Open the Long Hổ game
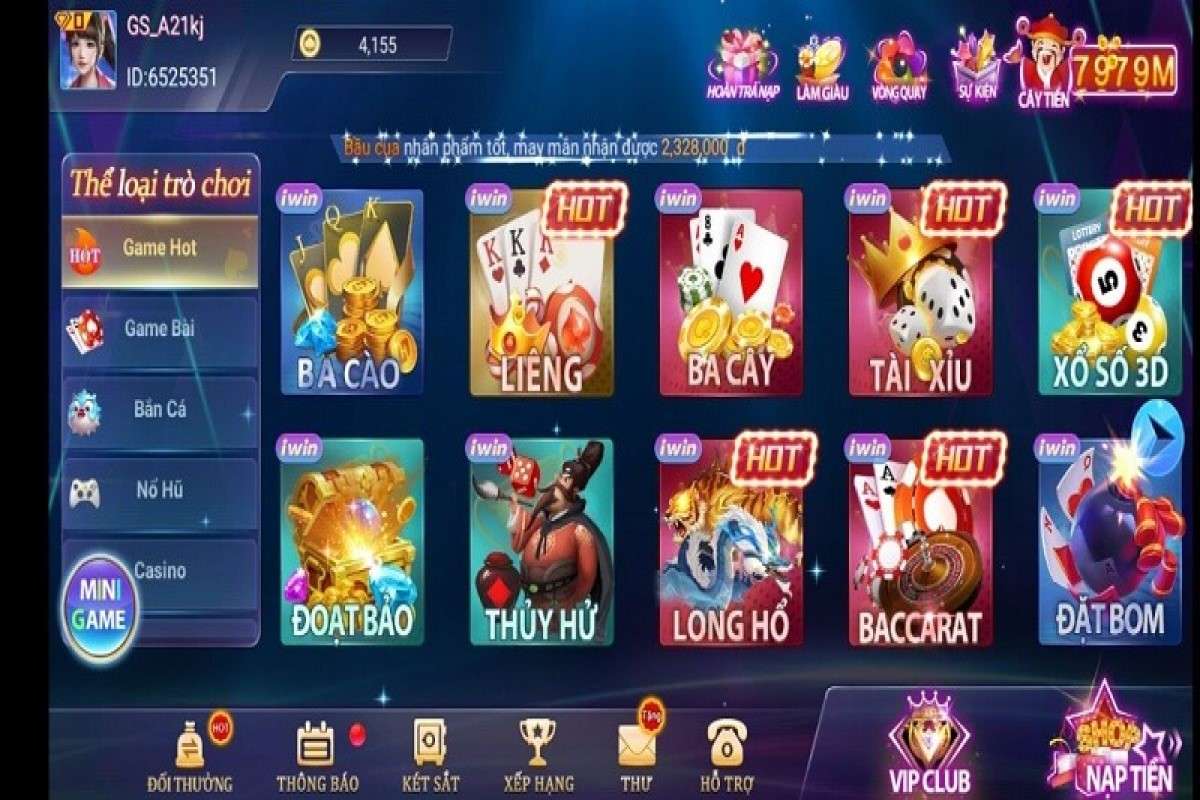Viewport: 1200px width, 800px height. [x=730, y=542]
